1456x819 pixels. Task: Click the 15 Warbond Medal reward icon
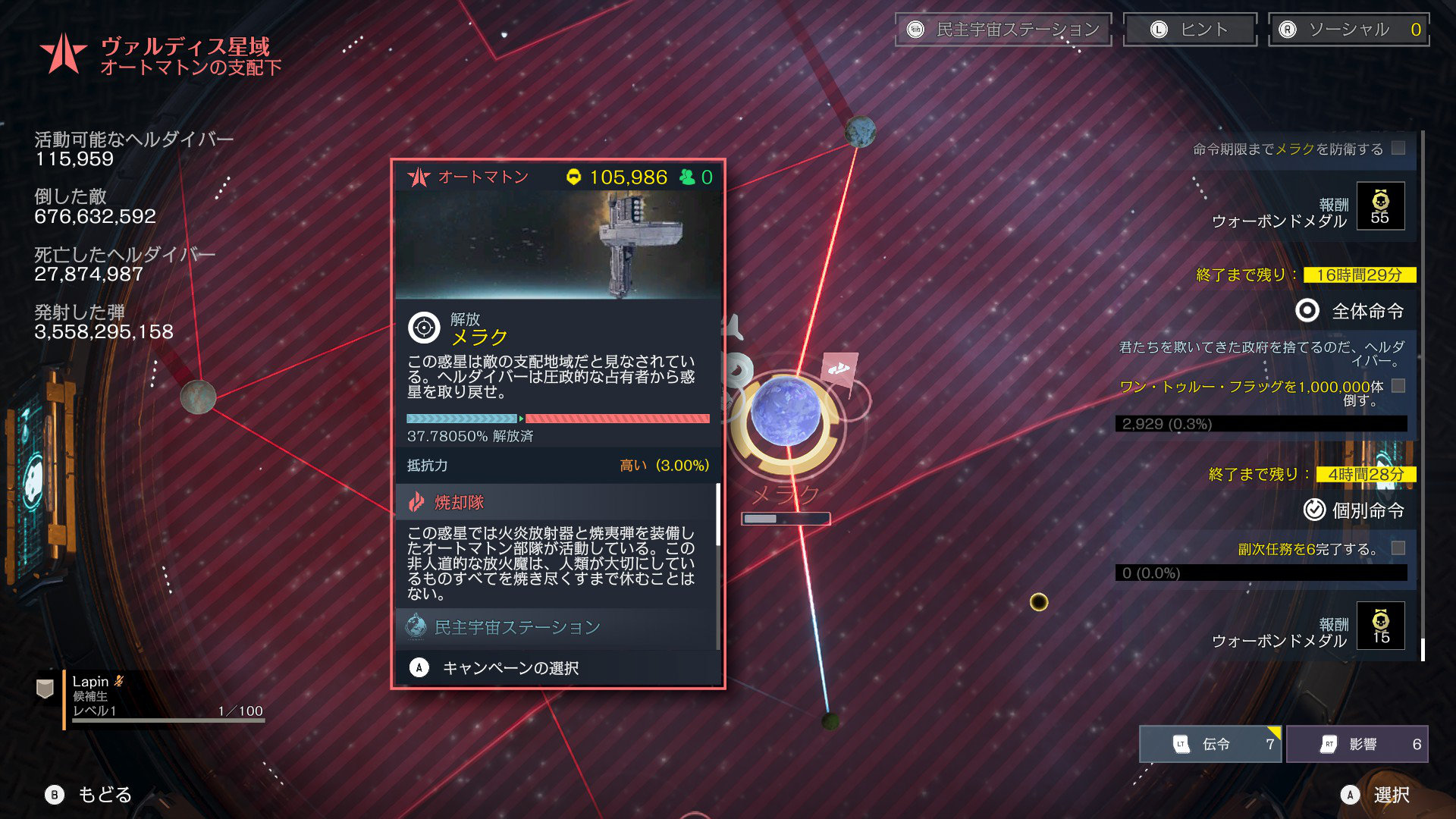coord(1380,626)
